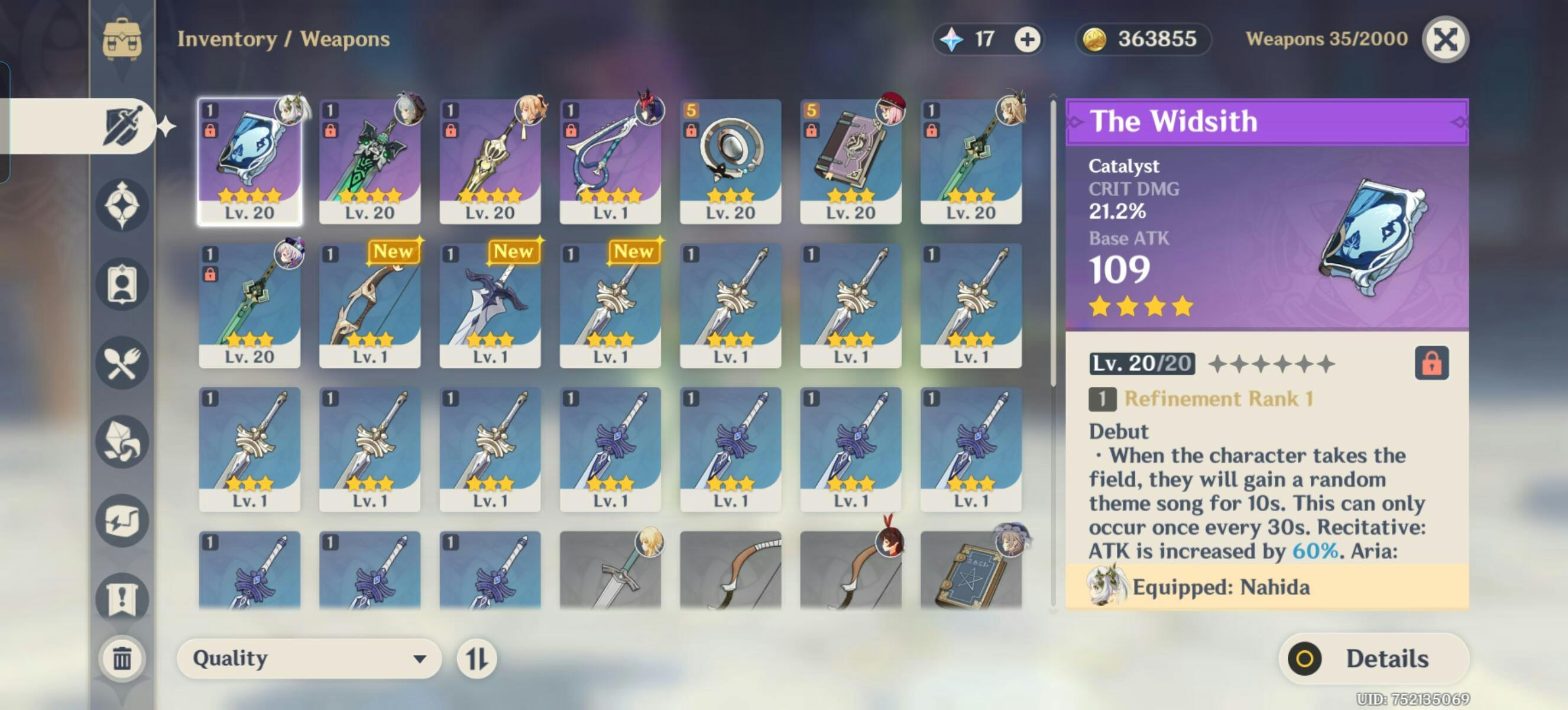This screenshot has height=710, width=1568.
Task: Open the Quest items tab
Action: click(122, 599)
